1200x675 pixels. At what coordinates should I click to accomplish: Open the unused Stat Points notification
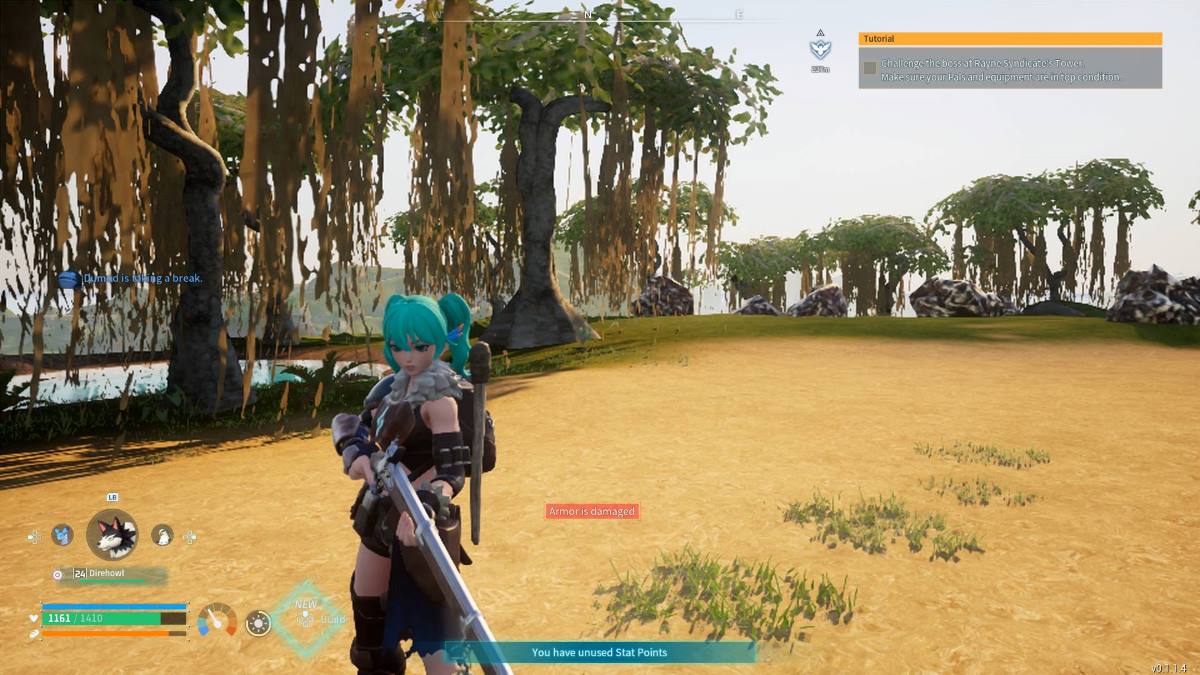point(599,652)
